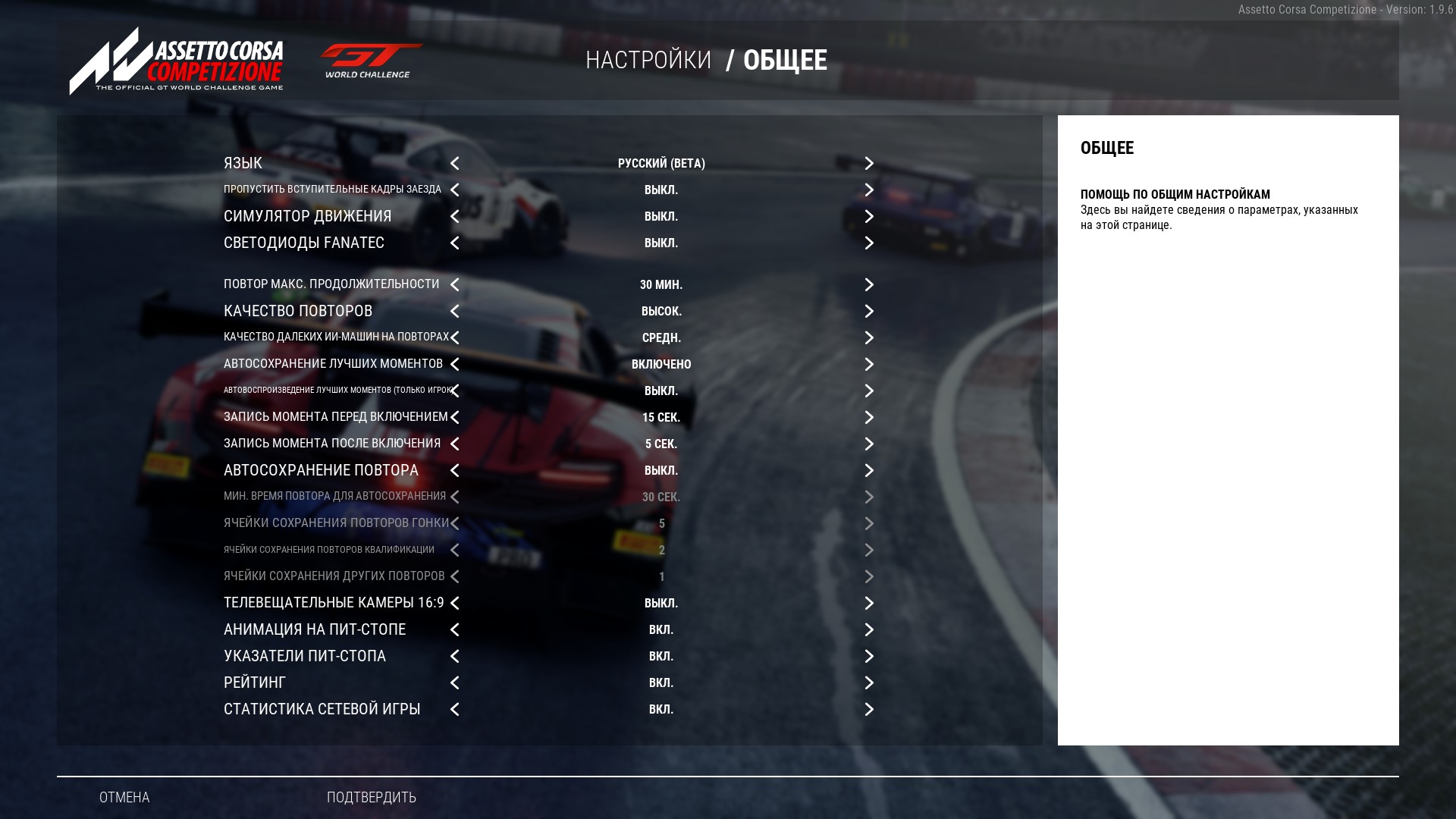Click ОТМЕНА to cancel changes
Image resolution: width=1456 pixels, height=819 pixels.
click(x=124, y=797)
